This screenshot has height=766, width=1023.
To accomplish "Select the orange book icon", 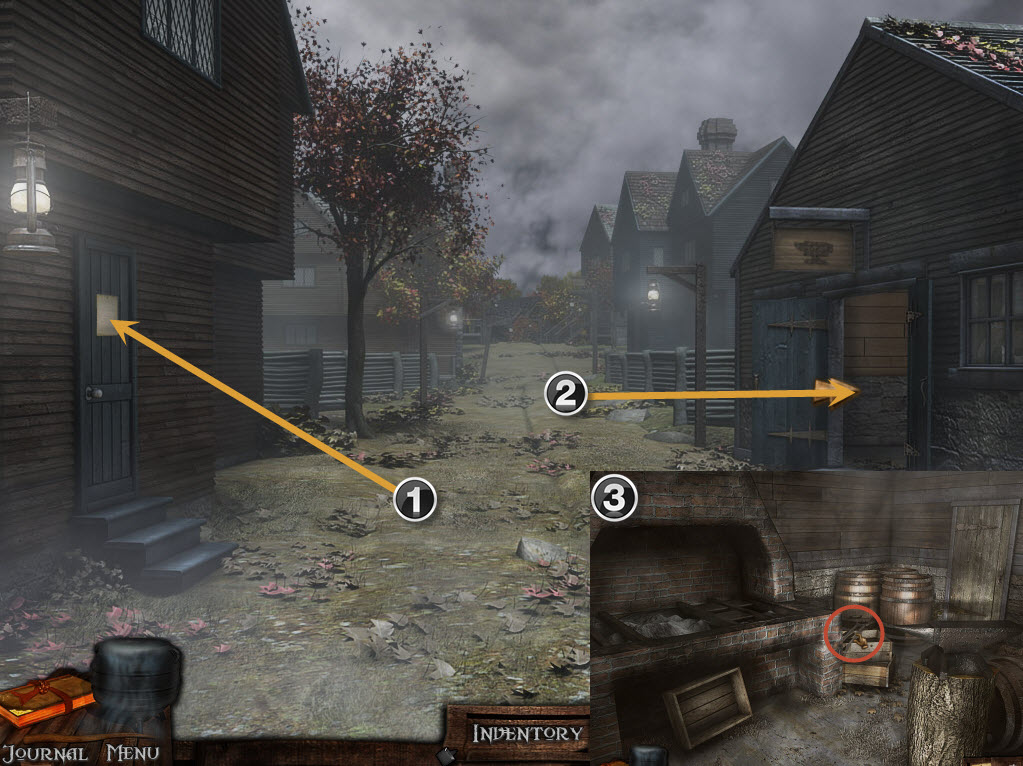I will click(x=44, y=697).
